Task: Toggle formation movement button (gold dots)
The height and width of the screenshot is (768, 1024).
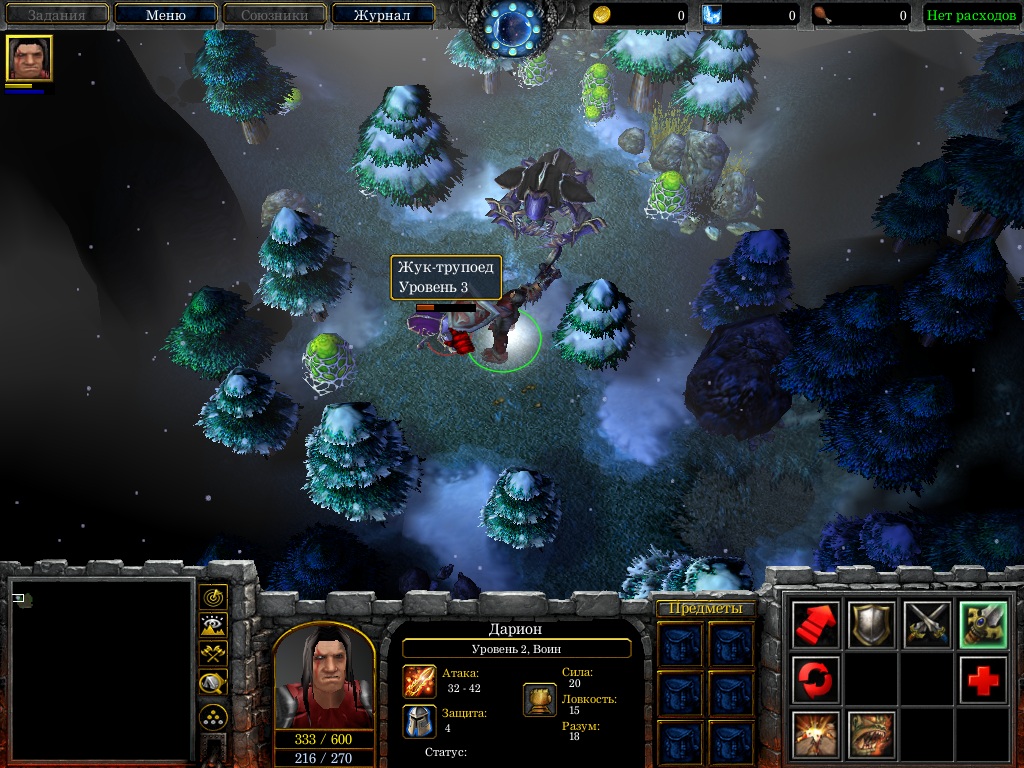Action: point(213,716)
